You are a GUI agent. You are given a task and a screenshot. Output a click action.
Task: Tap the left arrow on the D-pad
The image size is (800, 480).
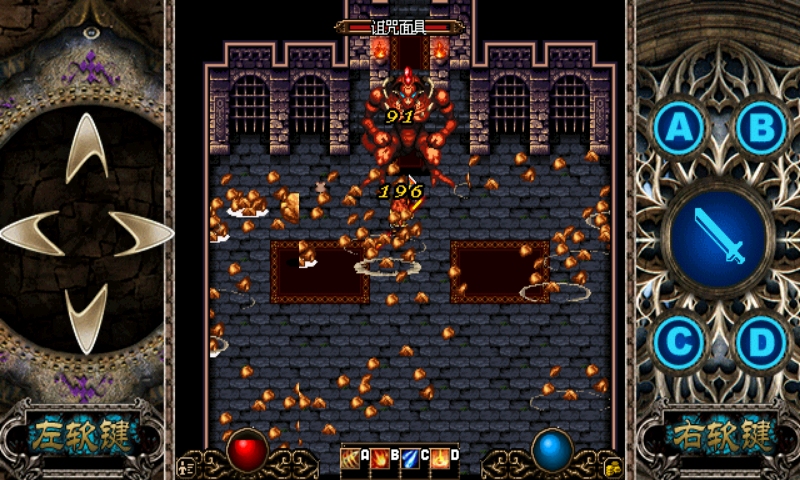[33, 233]
